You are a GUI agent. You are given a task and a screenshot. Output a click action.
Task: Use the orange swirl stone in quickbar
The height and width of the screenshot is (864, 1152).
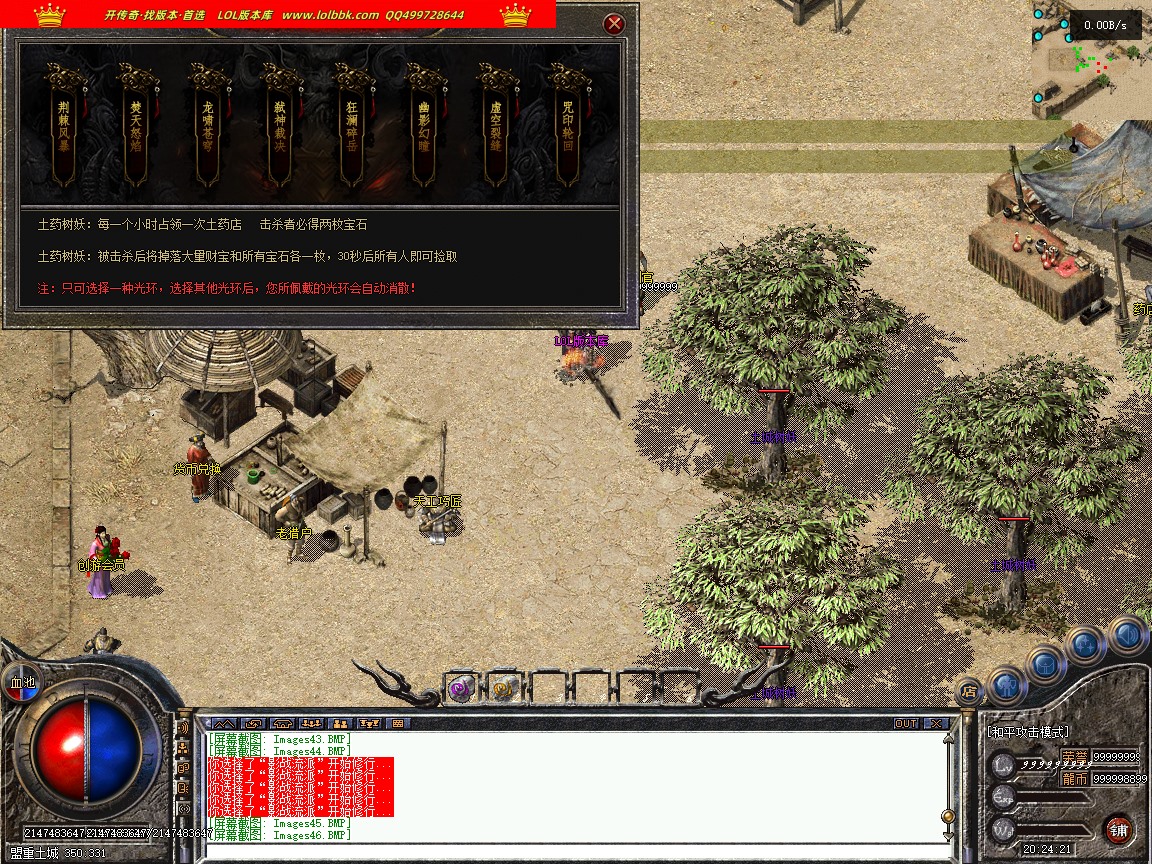click(x=503, y=688)
